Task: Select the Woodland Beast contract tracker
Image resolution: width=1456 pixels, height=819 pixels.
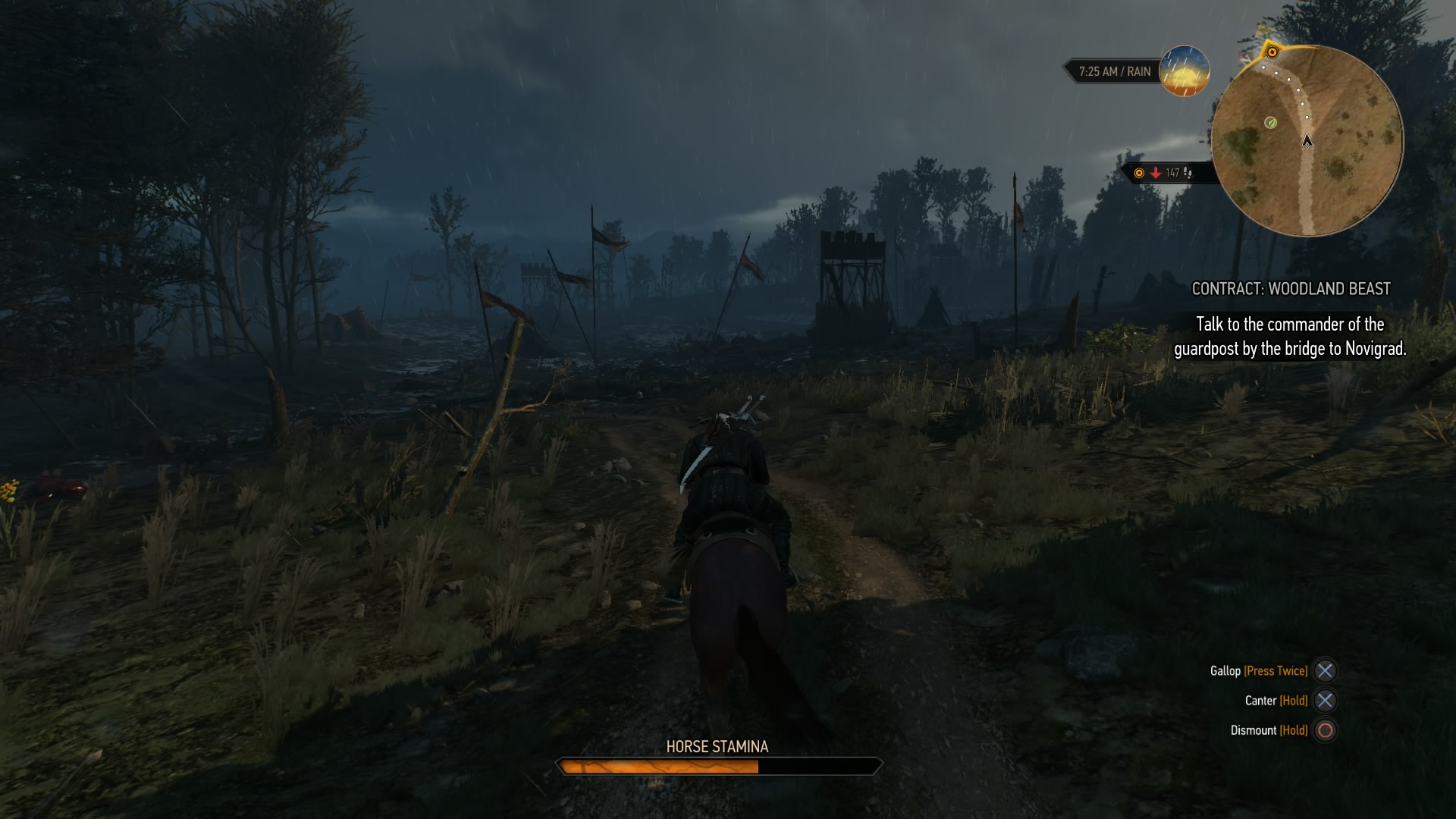Action: pos(1291,289)
